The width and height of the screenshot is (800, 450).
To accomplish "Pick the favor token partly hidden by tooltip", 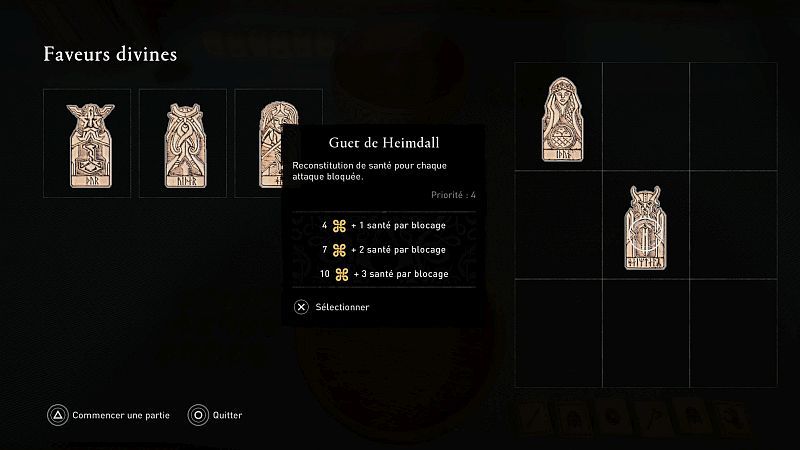I will (x=262, y=143).
